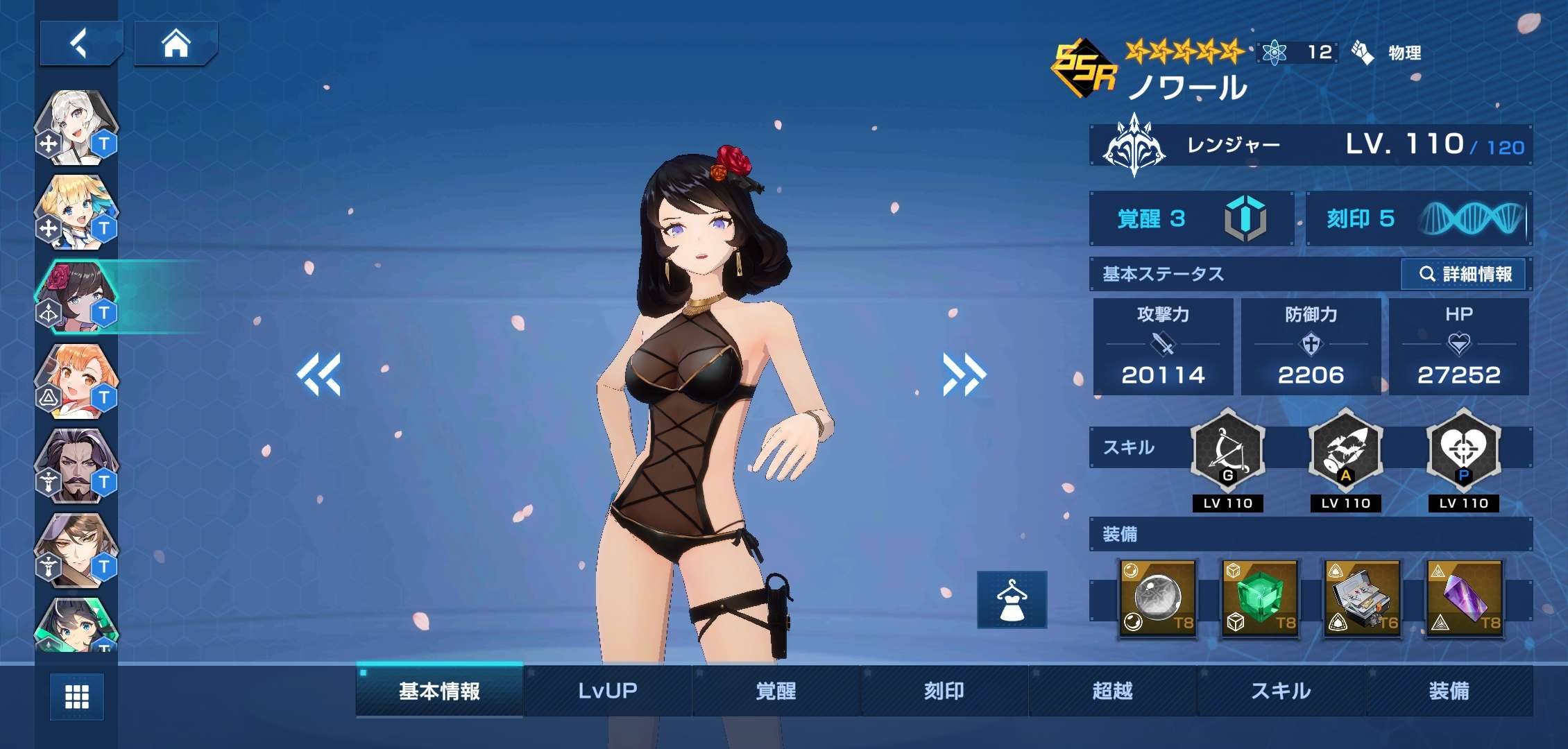This screenshot has width=1568, height=749.
Task: Open the スキル tab in bottom bar
Action: tap(1281, 691)
